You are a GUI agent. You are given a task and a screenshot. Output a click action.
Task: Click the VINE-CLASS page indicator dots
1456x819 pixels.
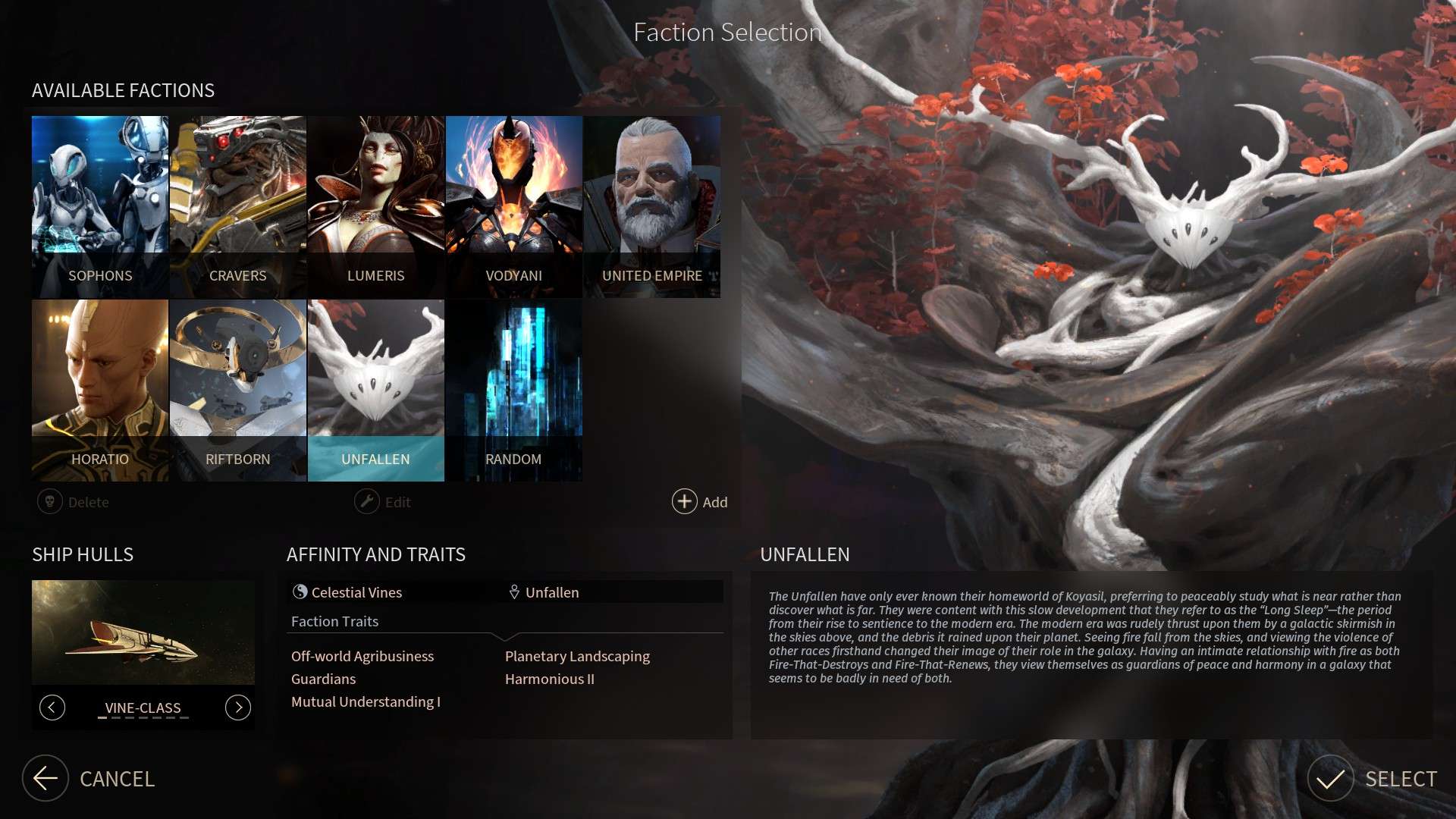(141, 717)
